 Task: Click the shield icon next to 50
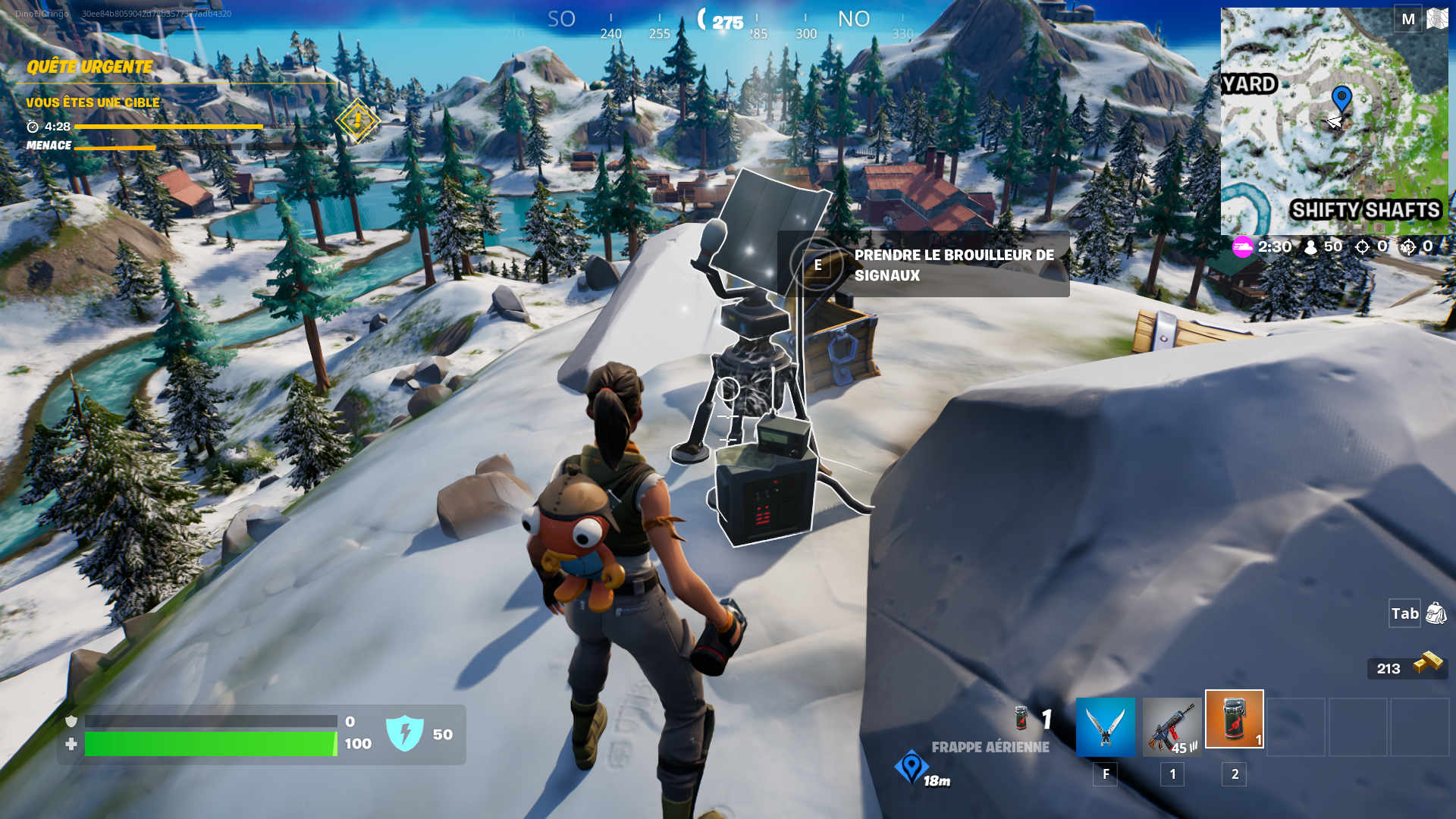(x=406, y=733)
